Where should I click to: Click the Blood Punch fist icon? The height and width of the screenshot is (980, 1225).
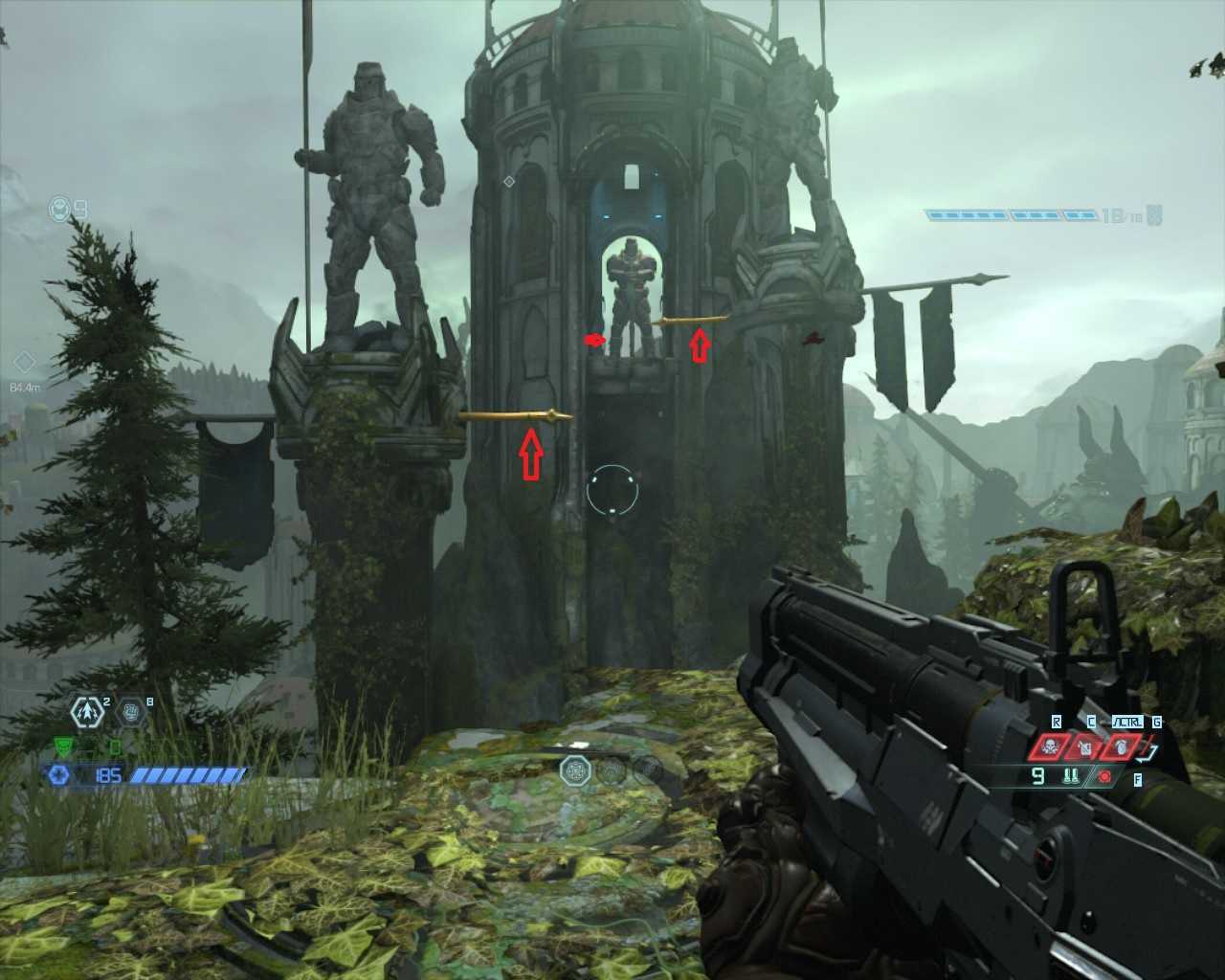(132, 711)
